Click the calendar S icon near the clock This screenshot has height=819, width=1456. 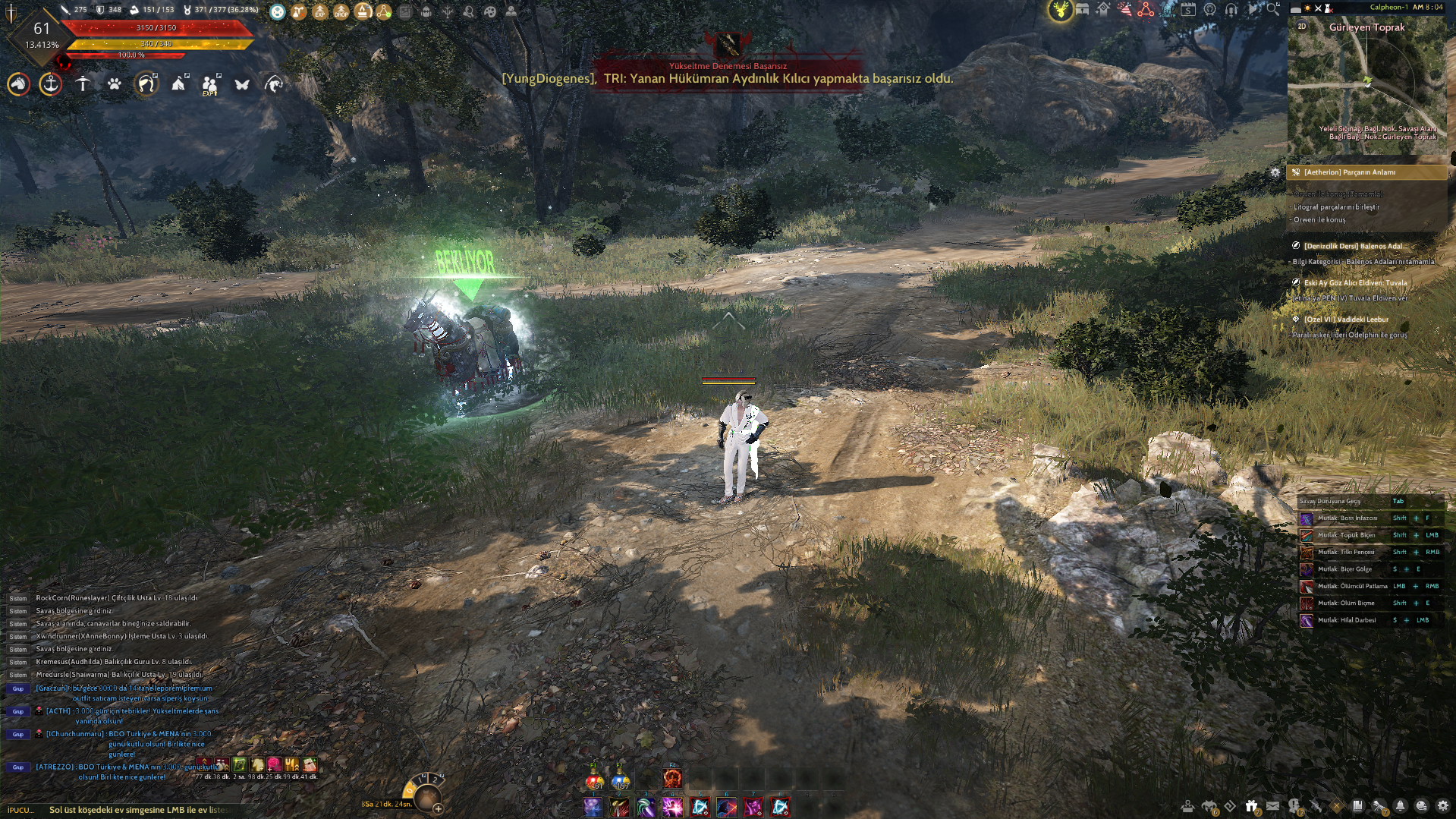[x=1188, y=9]
